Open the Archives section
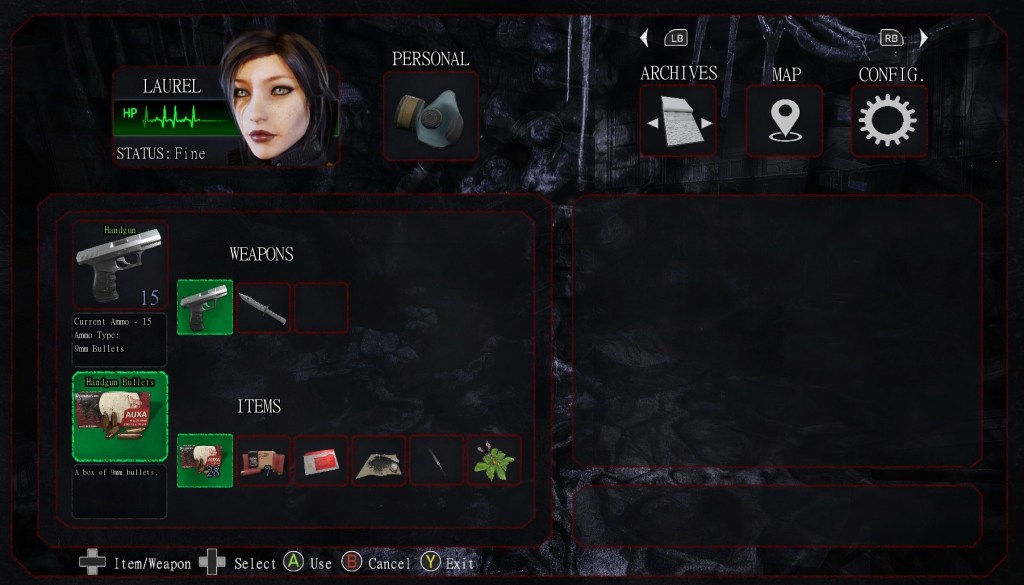The image size is (1024, 585). tap(678, 120)
